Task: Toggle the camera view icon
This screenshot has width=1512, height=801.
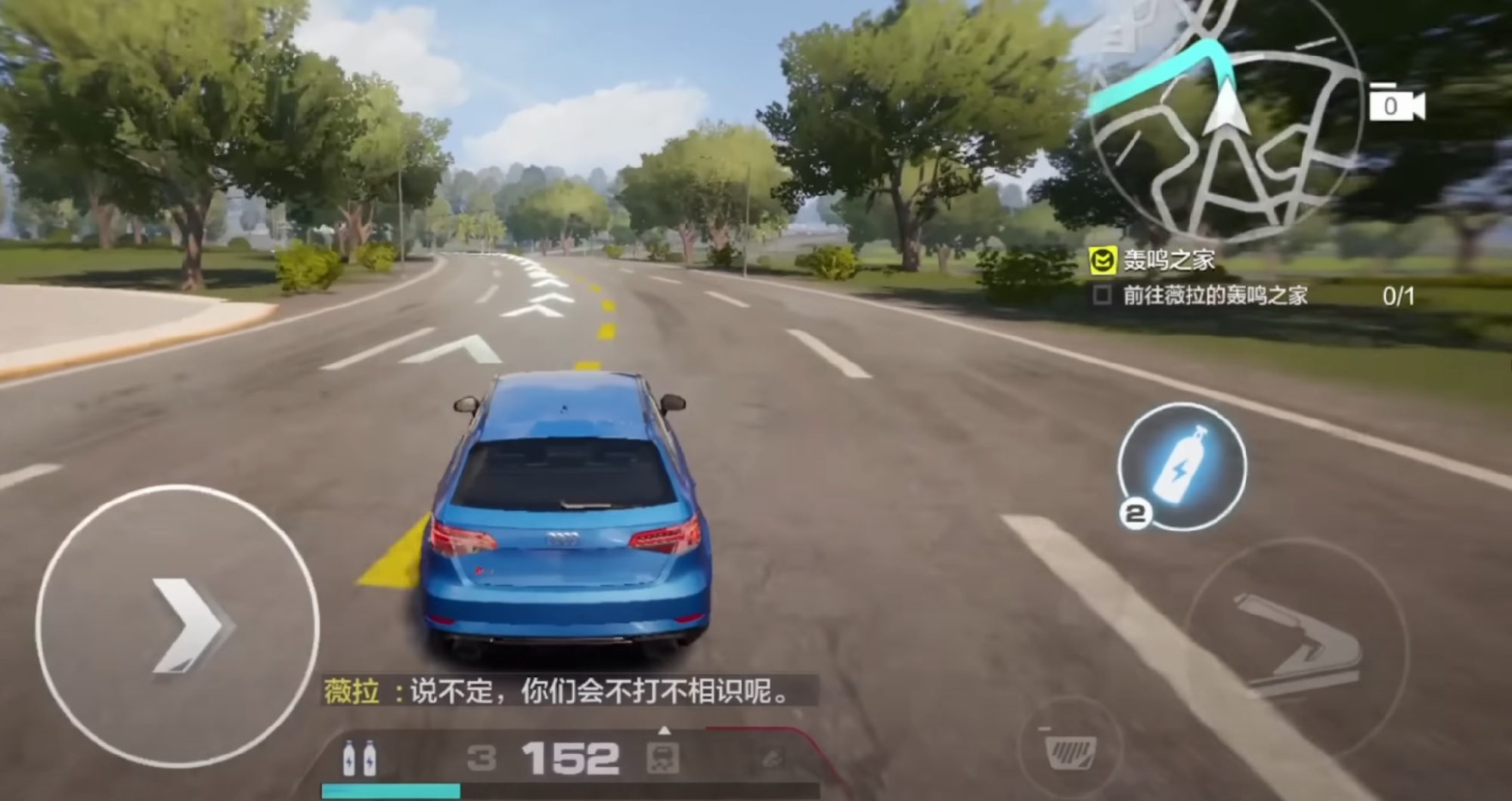Action: point(1396,106)
